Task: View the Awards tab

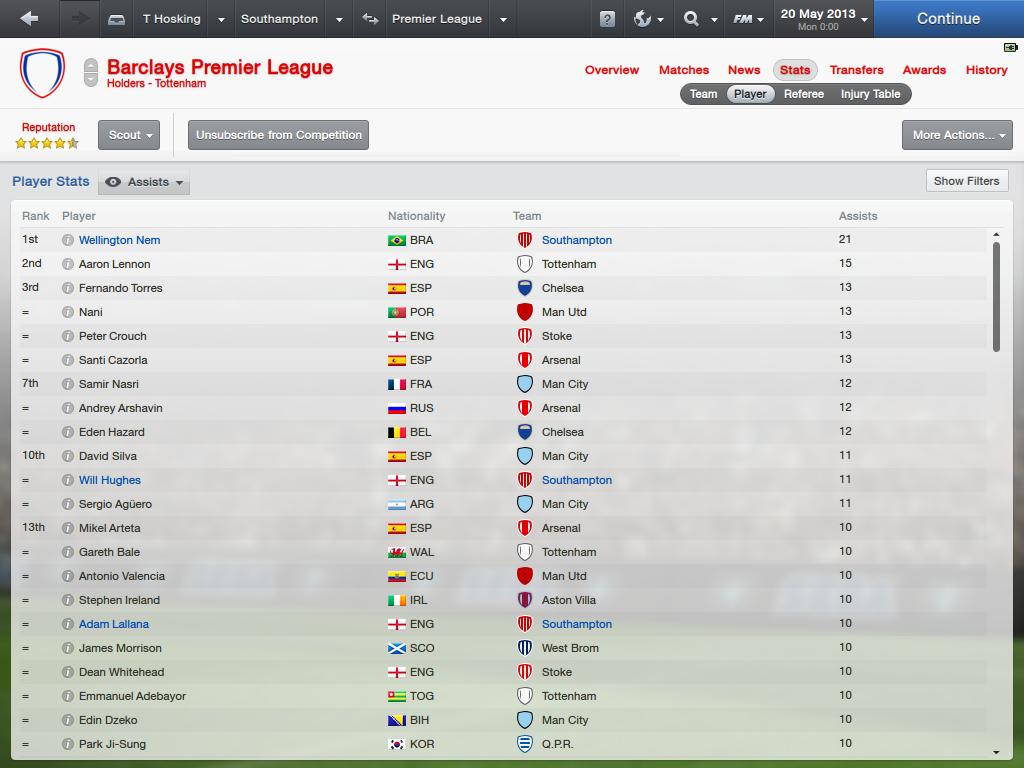Action: [924, 70]
